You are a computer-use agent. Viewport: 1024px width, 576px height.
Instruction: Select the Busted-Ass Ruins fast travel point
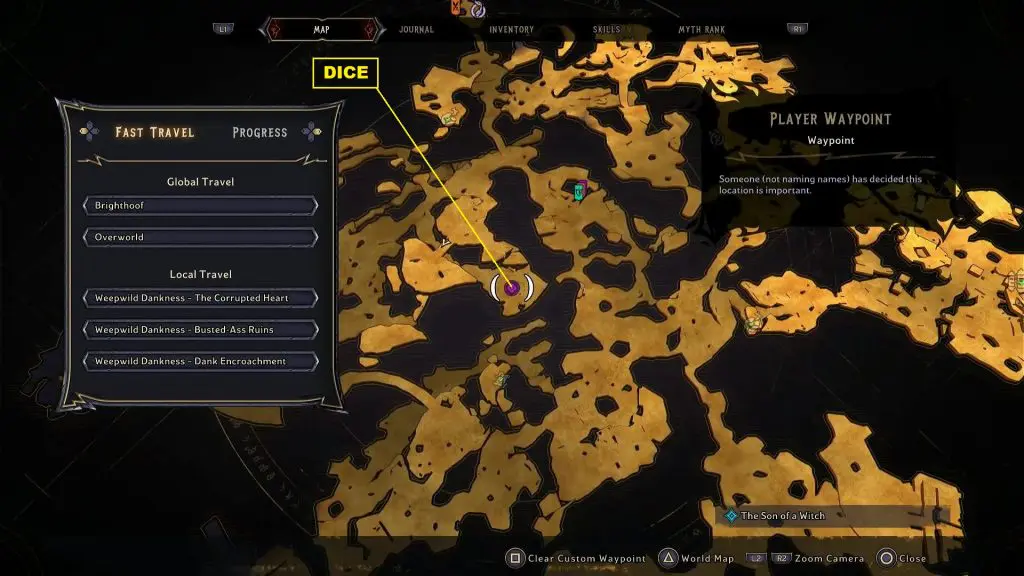[x=200, y=330]
